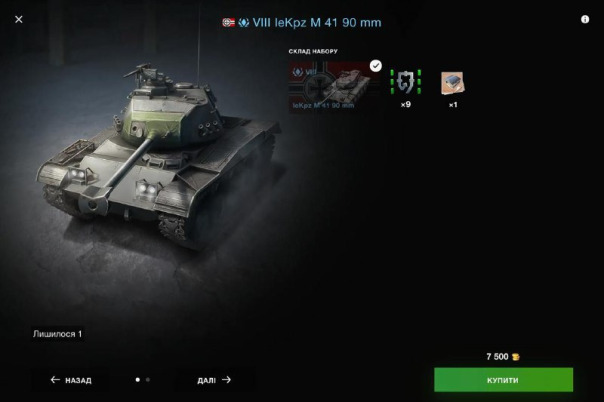Go forward with the Далі button

click(x=214, y=380)
